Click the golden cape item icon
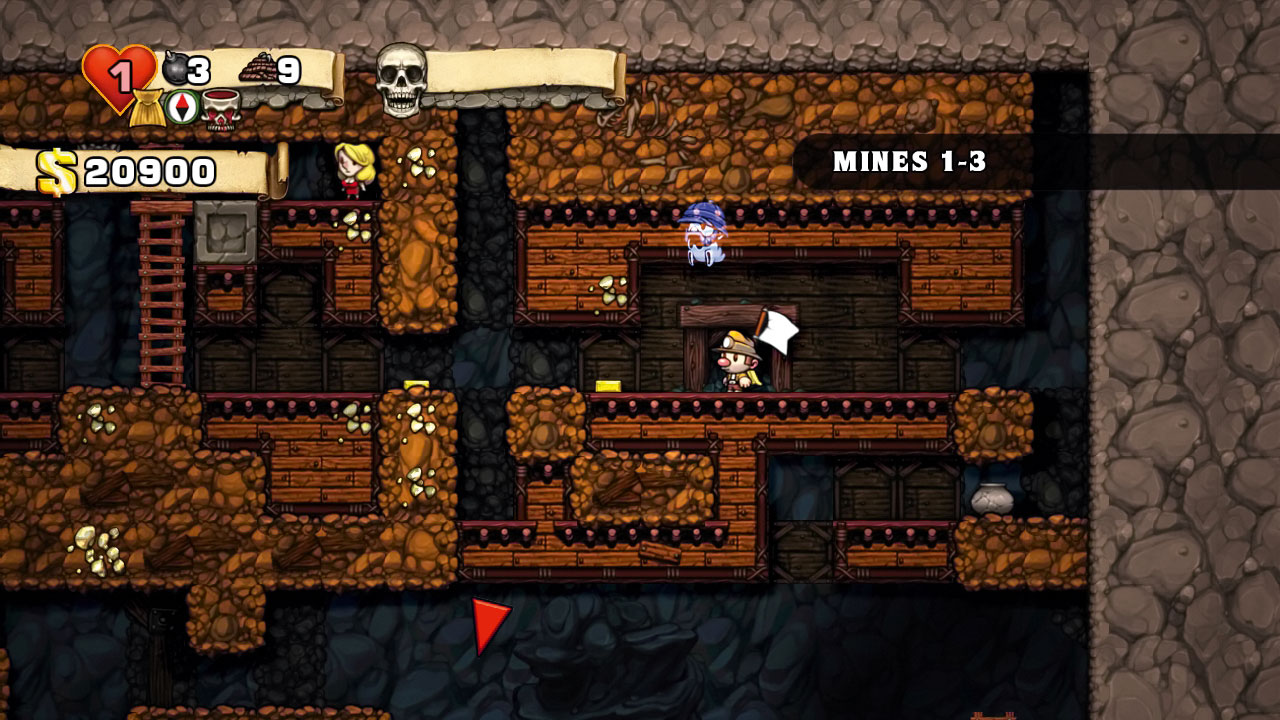This screenshot has height=720, width=1280. [x=147, y=106]
